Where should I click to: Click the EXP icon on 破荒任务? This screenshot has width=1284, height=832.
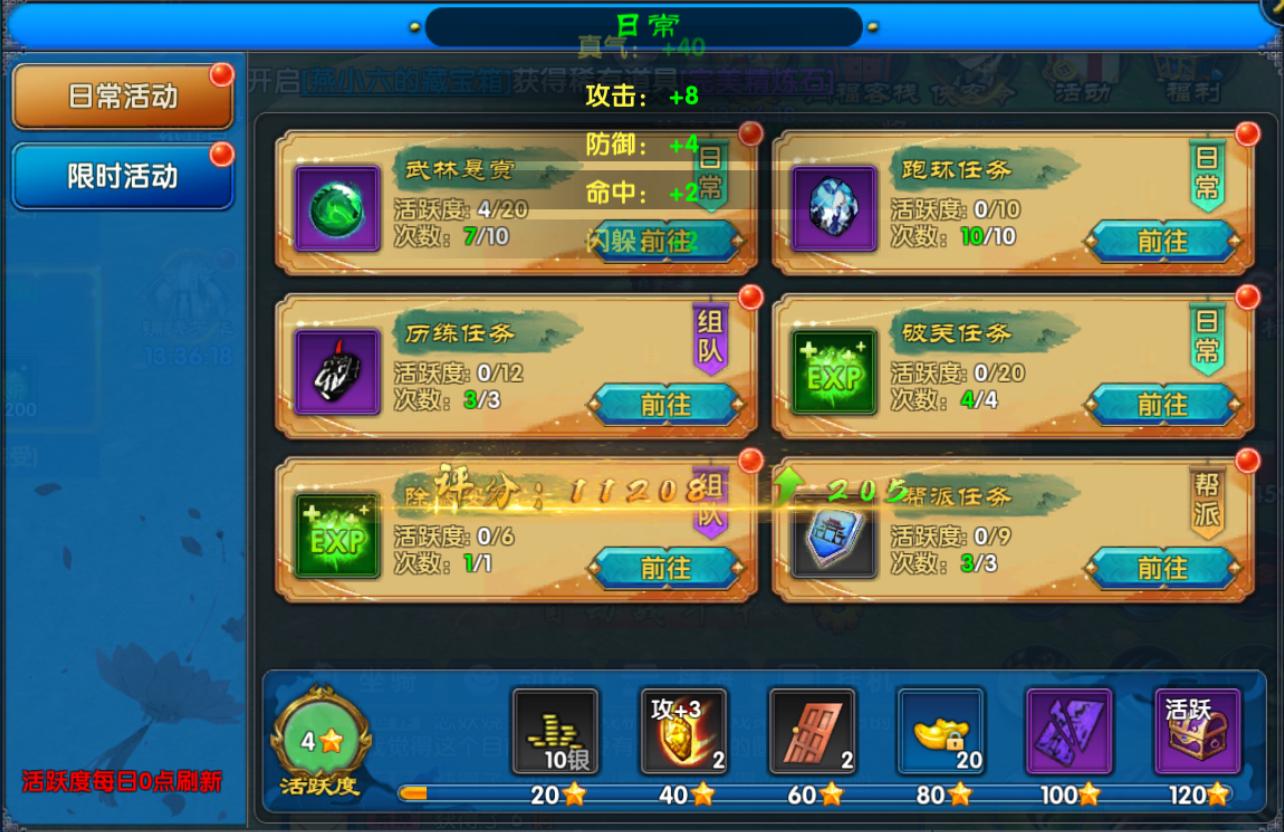coord(835,372)
